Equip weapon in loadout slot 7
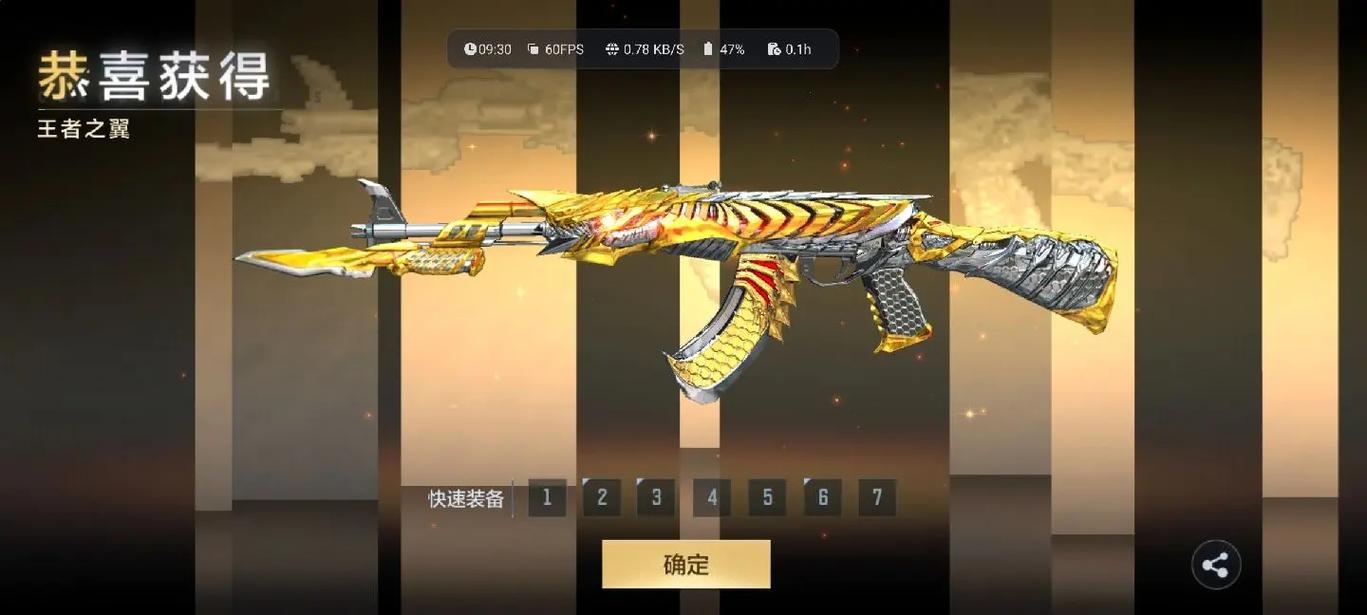1367x615 pixels. click(877, 497)
